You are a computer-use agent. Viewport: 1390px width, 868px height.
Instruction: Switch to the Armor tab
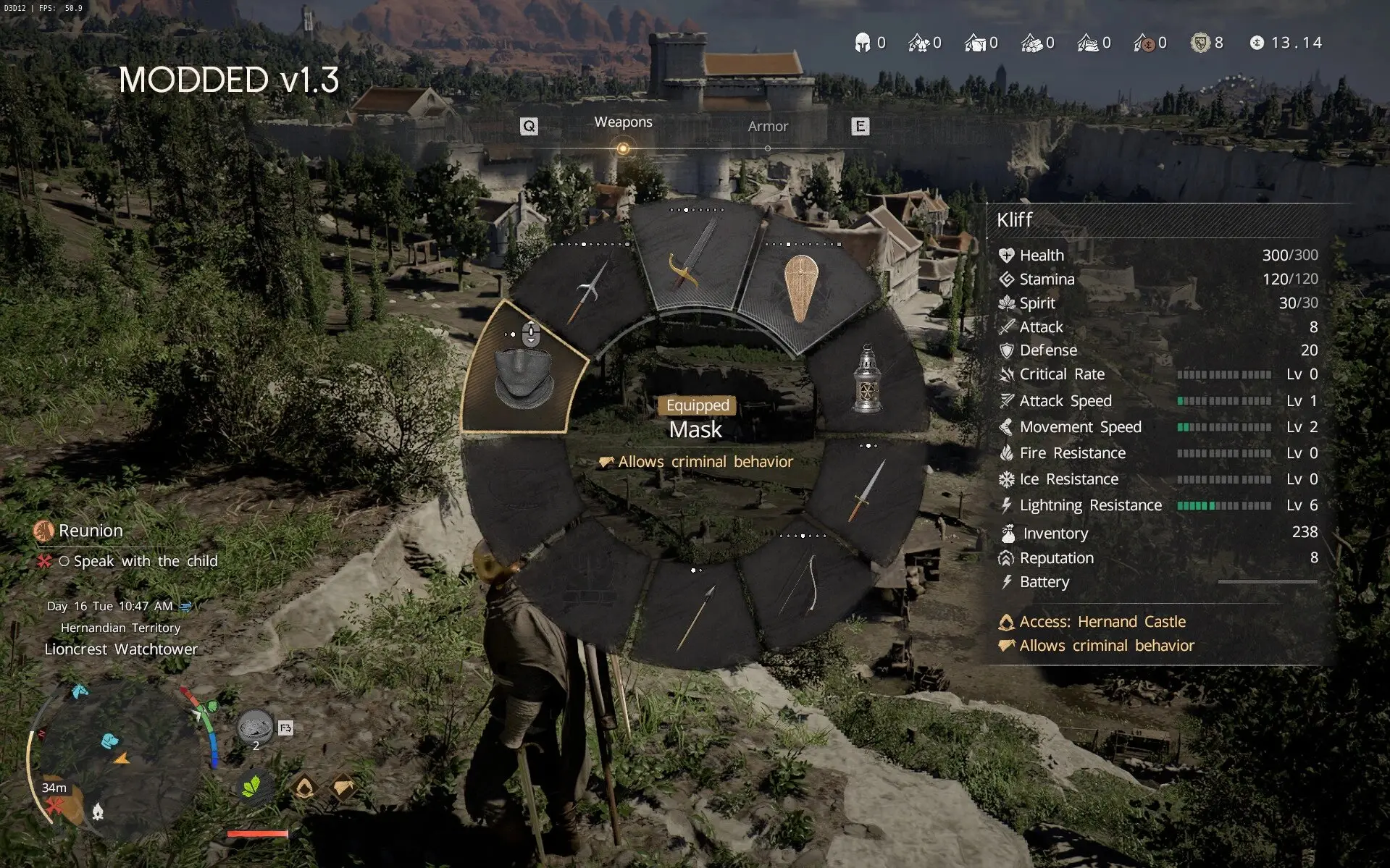click(767, 127)
